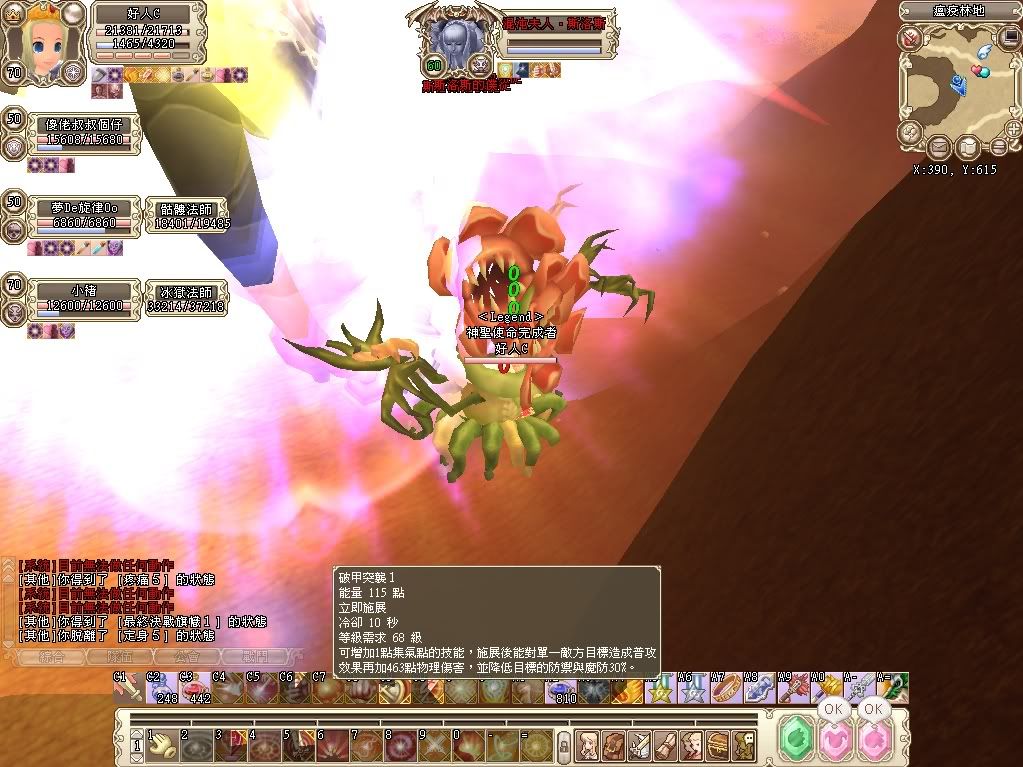Click the boss target portrait frame
This screenshot has height=767, width=1023.
457,42
